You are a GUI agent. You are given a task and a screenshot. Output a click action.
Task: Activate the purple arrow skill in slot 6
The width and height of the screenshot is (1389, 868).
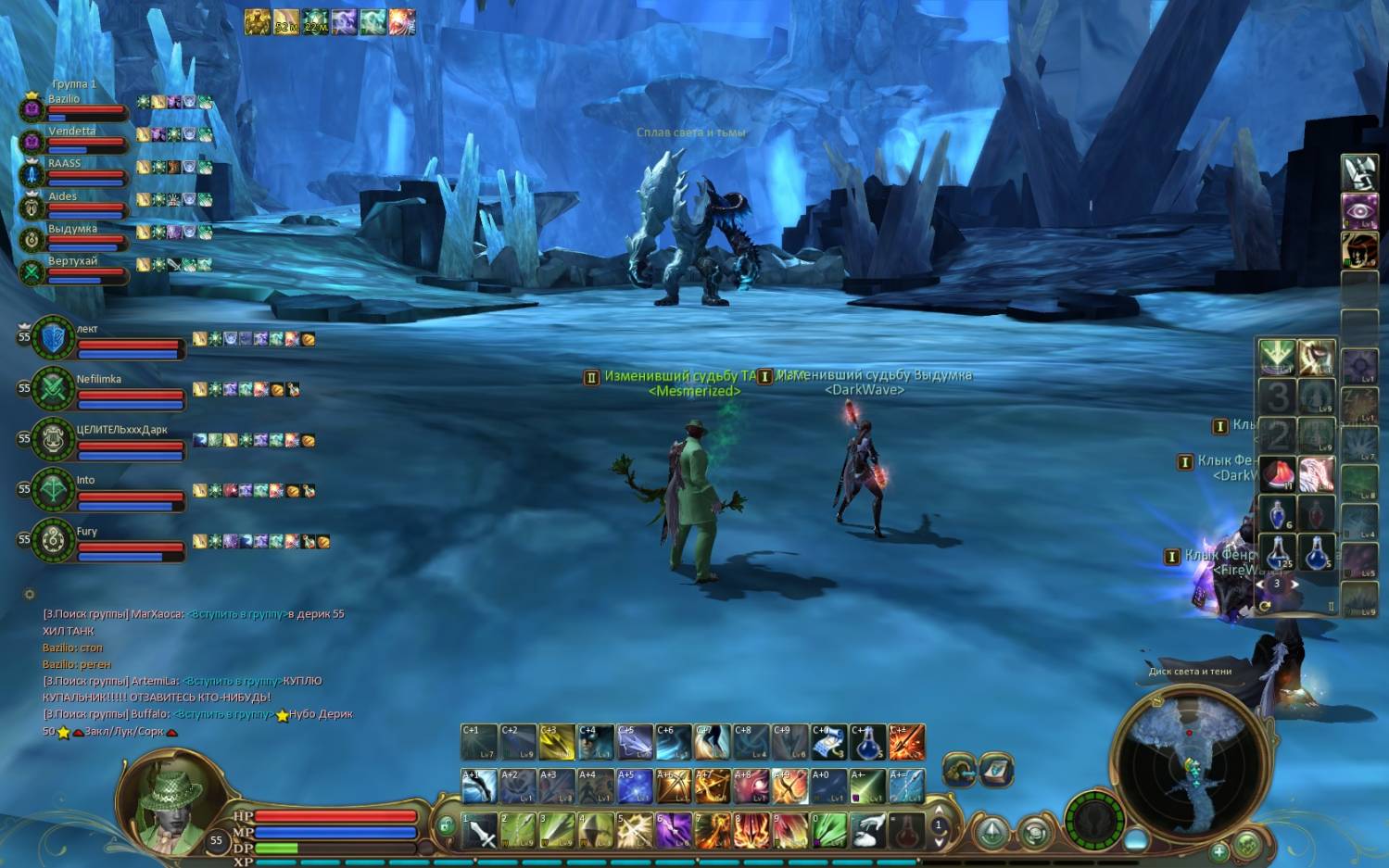[x=675, y=830]
